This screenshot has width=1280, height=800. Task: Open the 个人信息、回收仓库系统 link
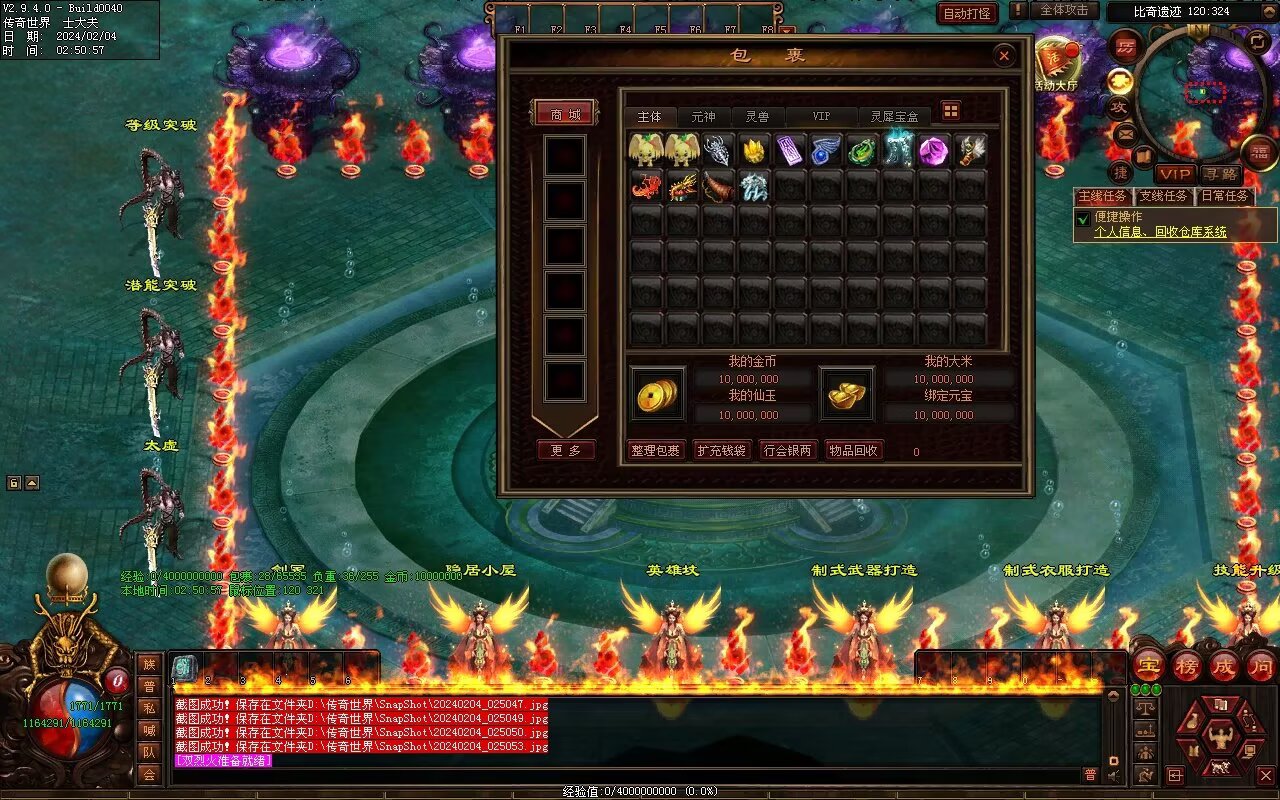point(1160,232)
